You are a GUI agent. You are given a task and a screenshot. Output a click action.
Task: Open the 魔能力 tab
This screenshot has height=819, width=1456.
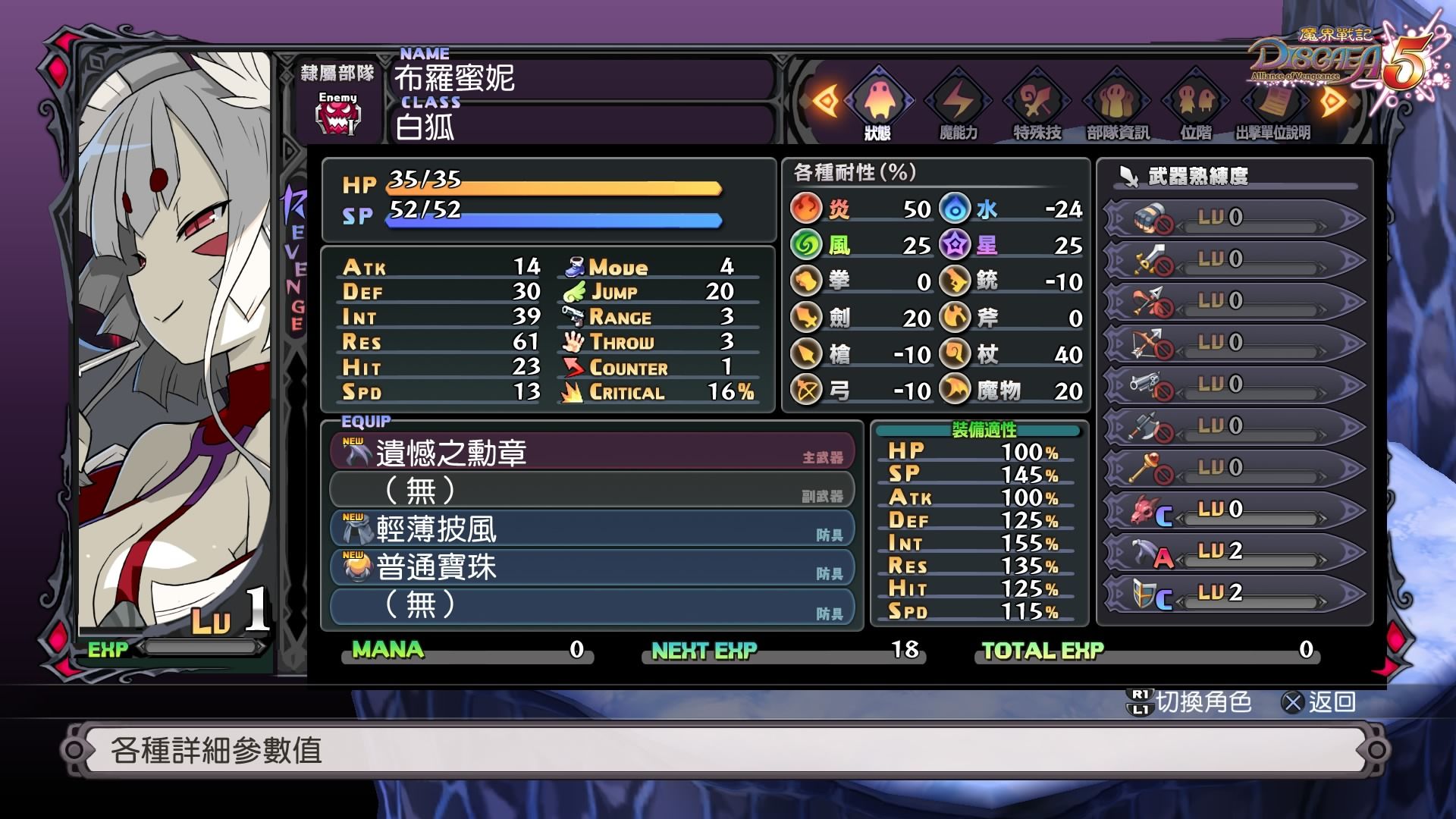[959, 104]
